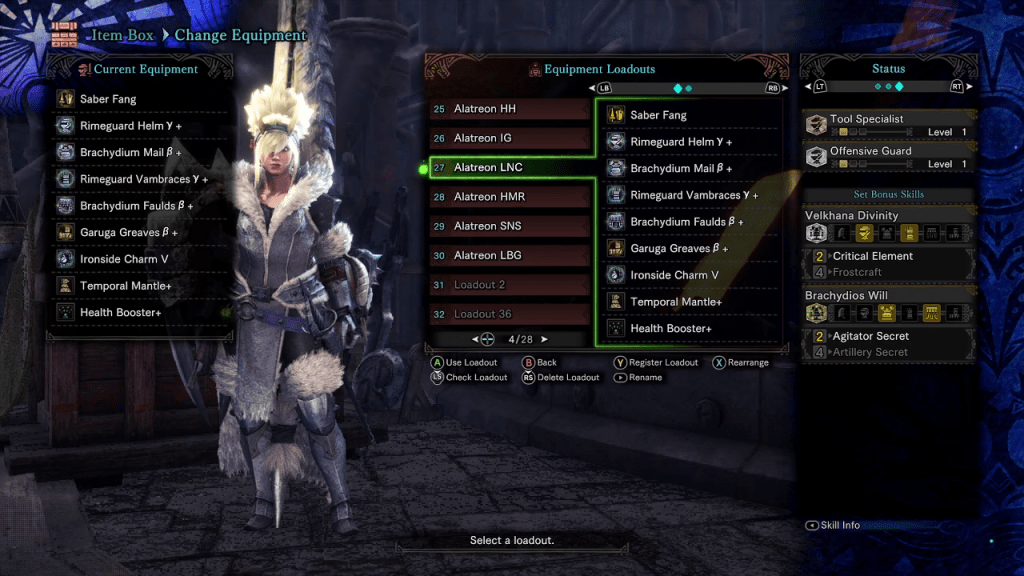Click Saber Fang in Current Equipment
The width and height of the screenshot is (1024, 576).
[140, 99]
